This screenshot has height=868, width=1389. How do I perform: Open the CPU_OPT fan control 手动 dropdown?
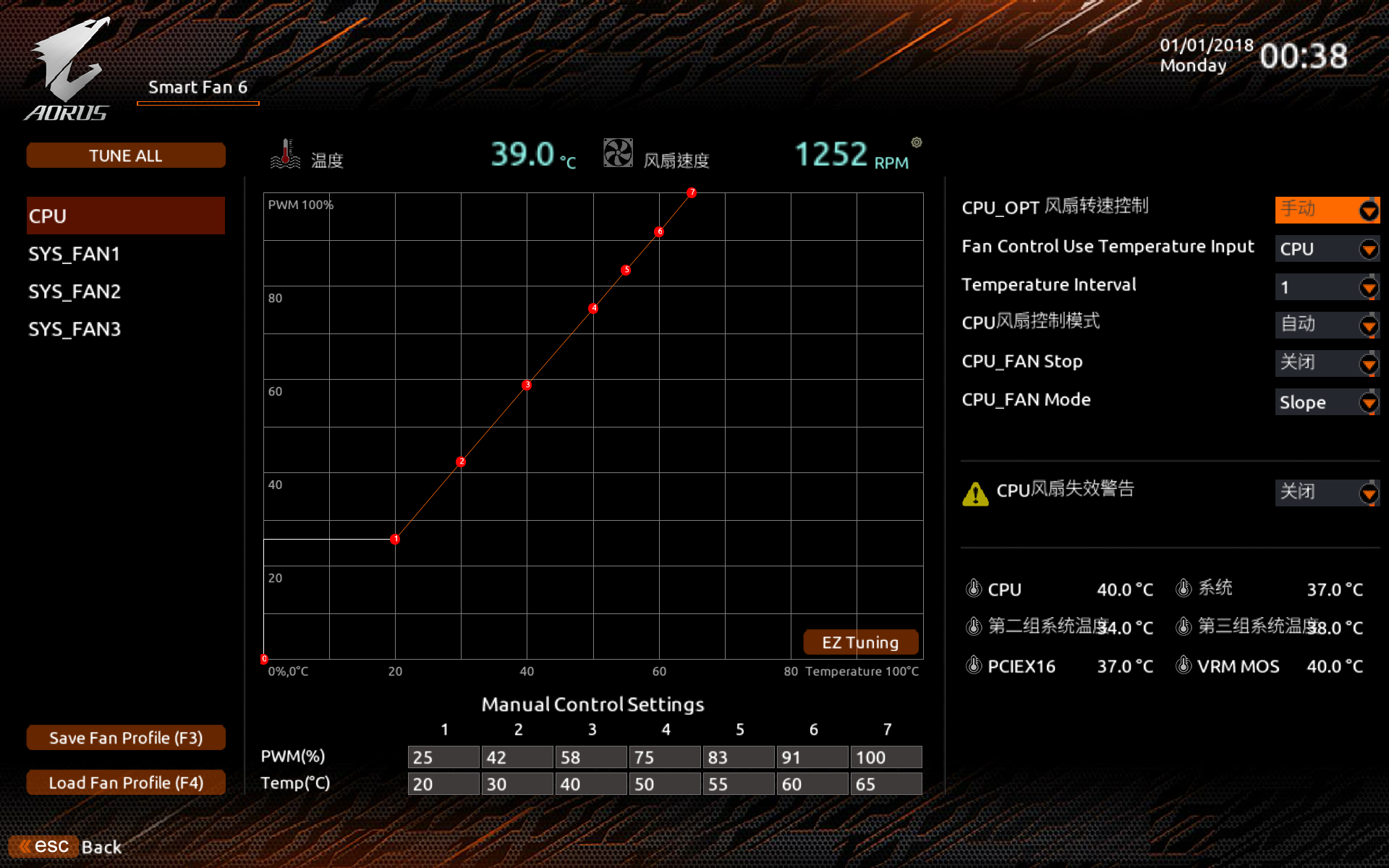1328,210
